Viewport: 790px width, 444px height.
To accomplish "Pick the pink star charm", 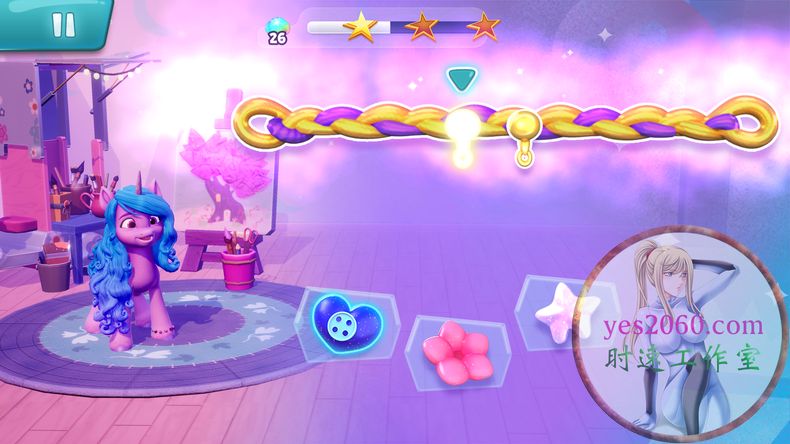I will tap(563, 308).
